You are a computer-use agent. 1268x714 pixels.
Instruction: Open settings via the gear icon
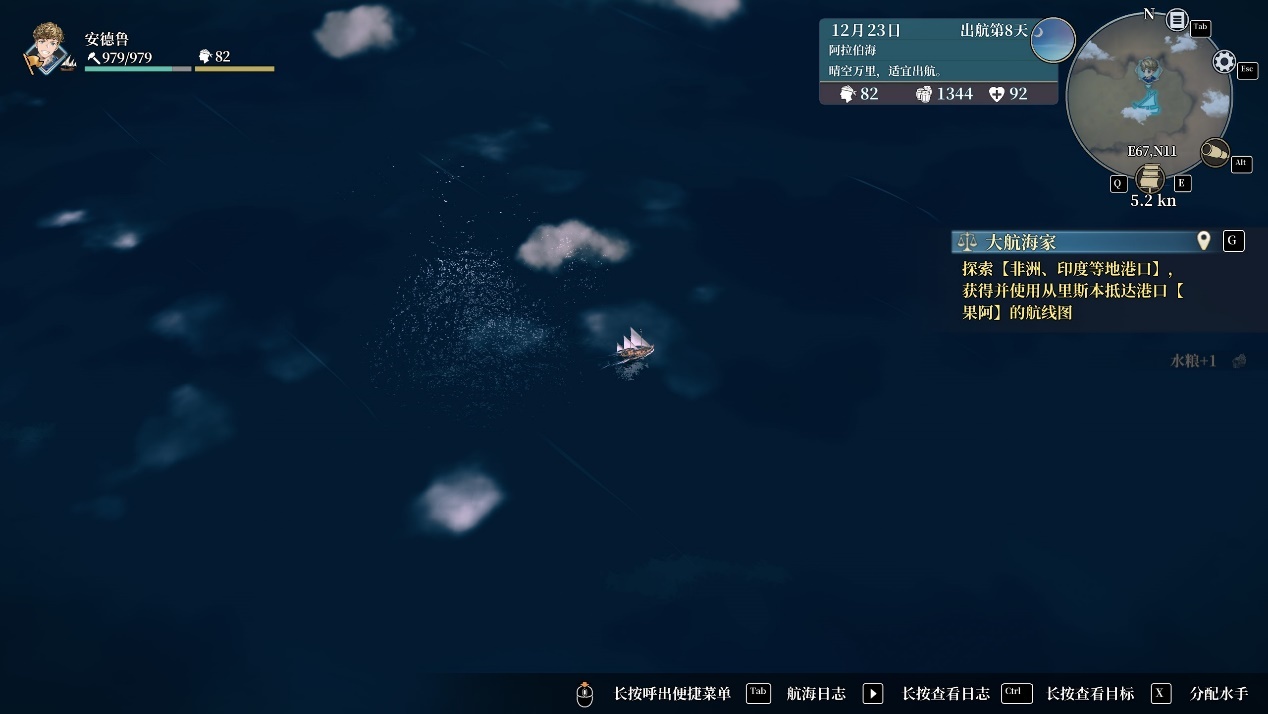1224,62
